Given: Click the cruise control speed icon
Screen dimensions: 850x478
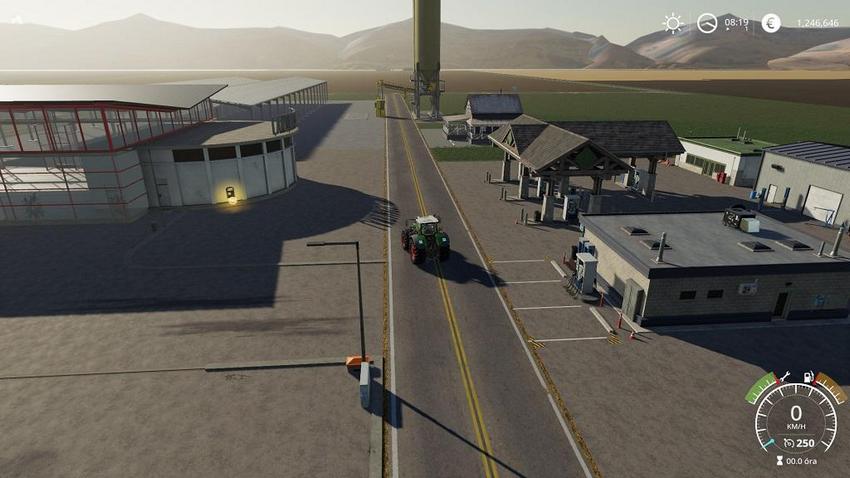Looking at the screenshot, I should click(790, 443).
